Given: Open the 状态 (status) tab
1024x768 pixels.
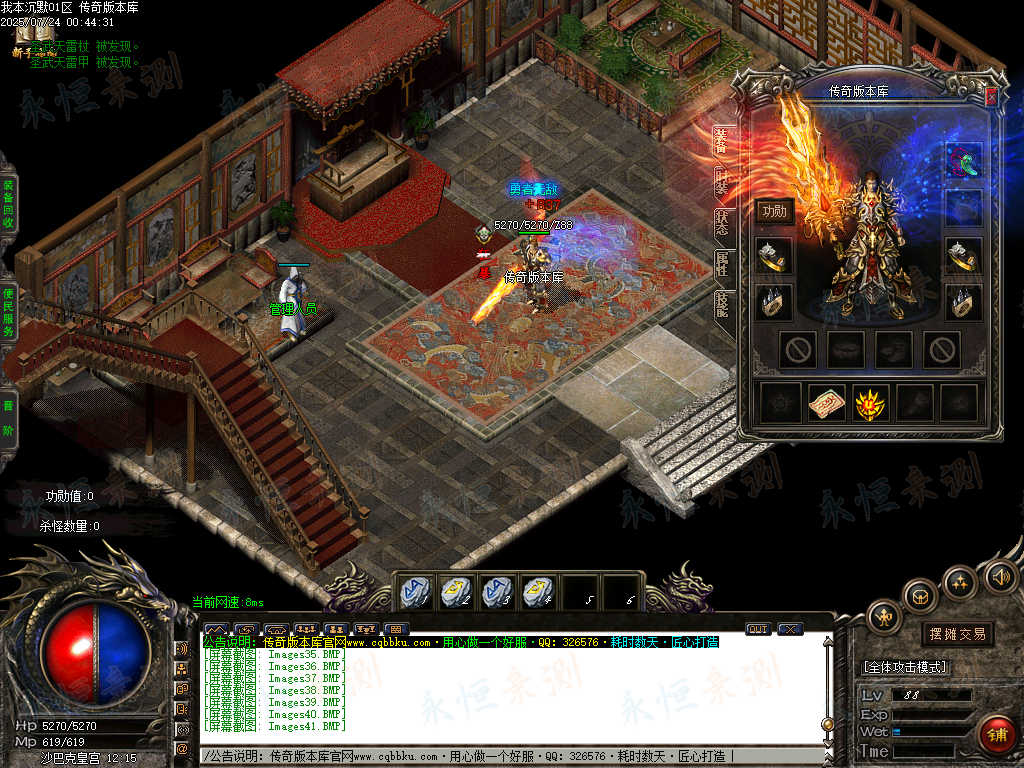Looking at the screenshot, I should click(721, 222).
